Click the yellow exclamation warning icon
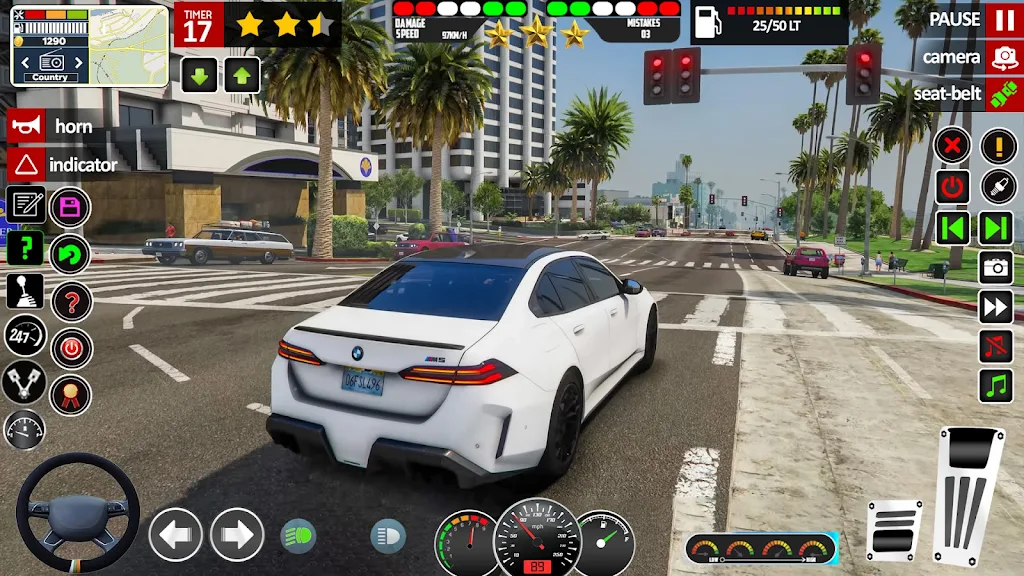 997,146
